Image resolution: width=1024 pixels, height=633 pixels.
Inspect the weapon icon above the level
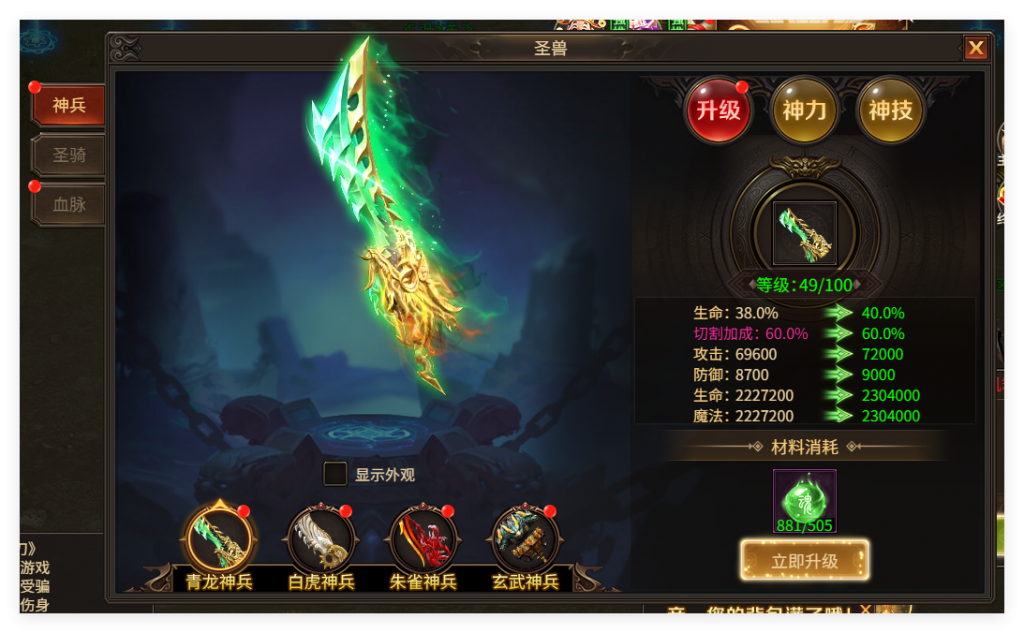[804, 233]
